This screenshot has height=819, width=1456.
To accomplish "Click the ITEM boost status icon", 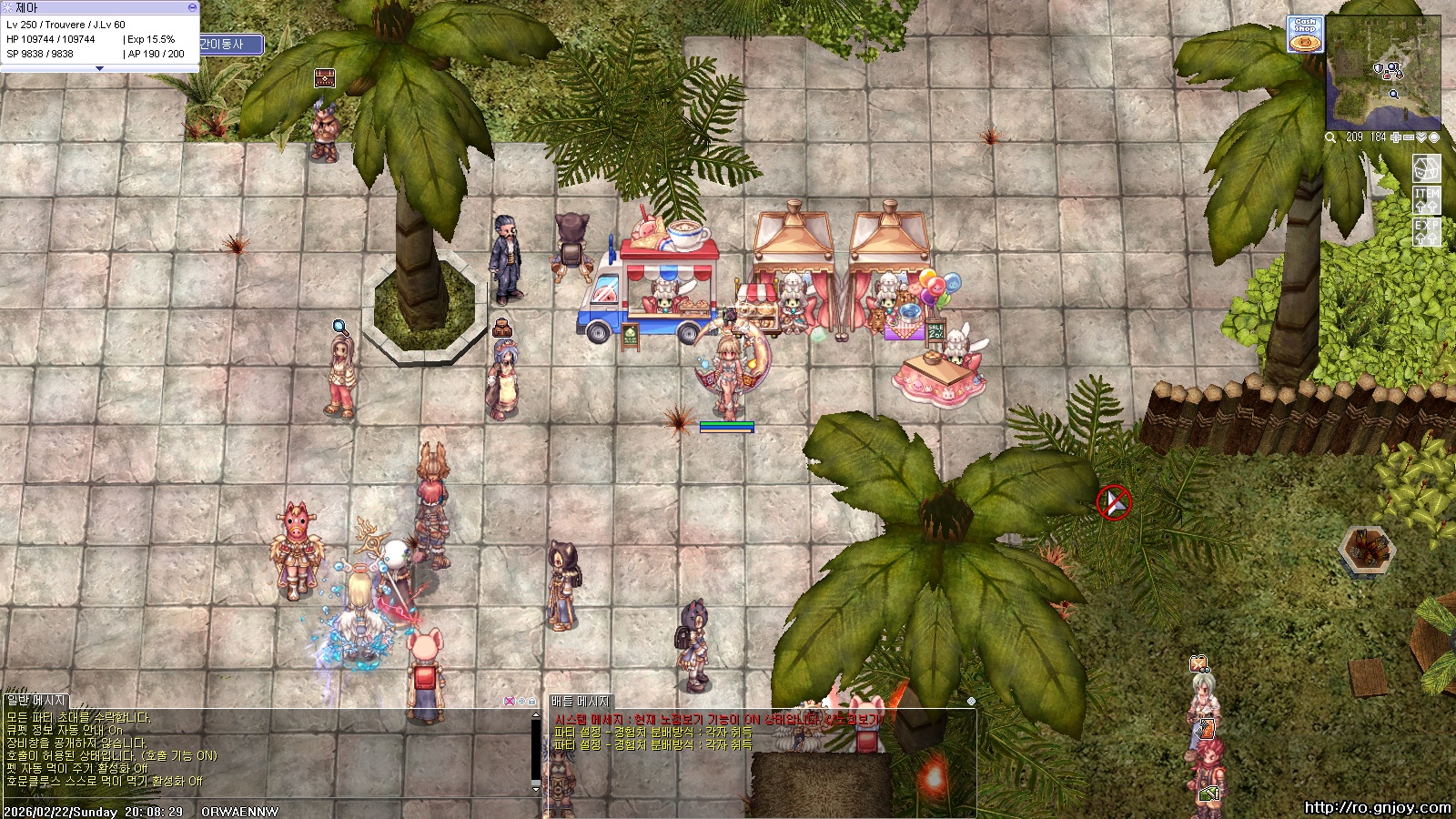I will click(1426, 199).
